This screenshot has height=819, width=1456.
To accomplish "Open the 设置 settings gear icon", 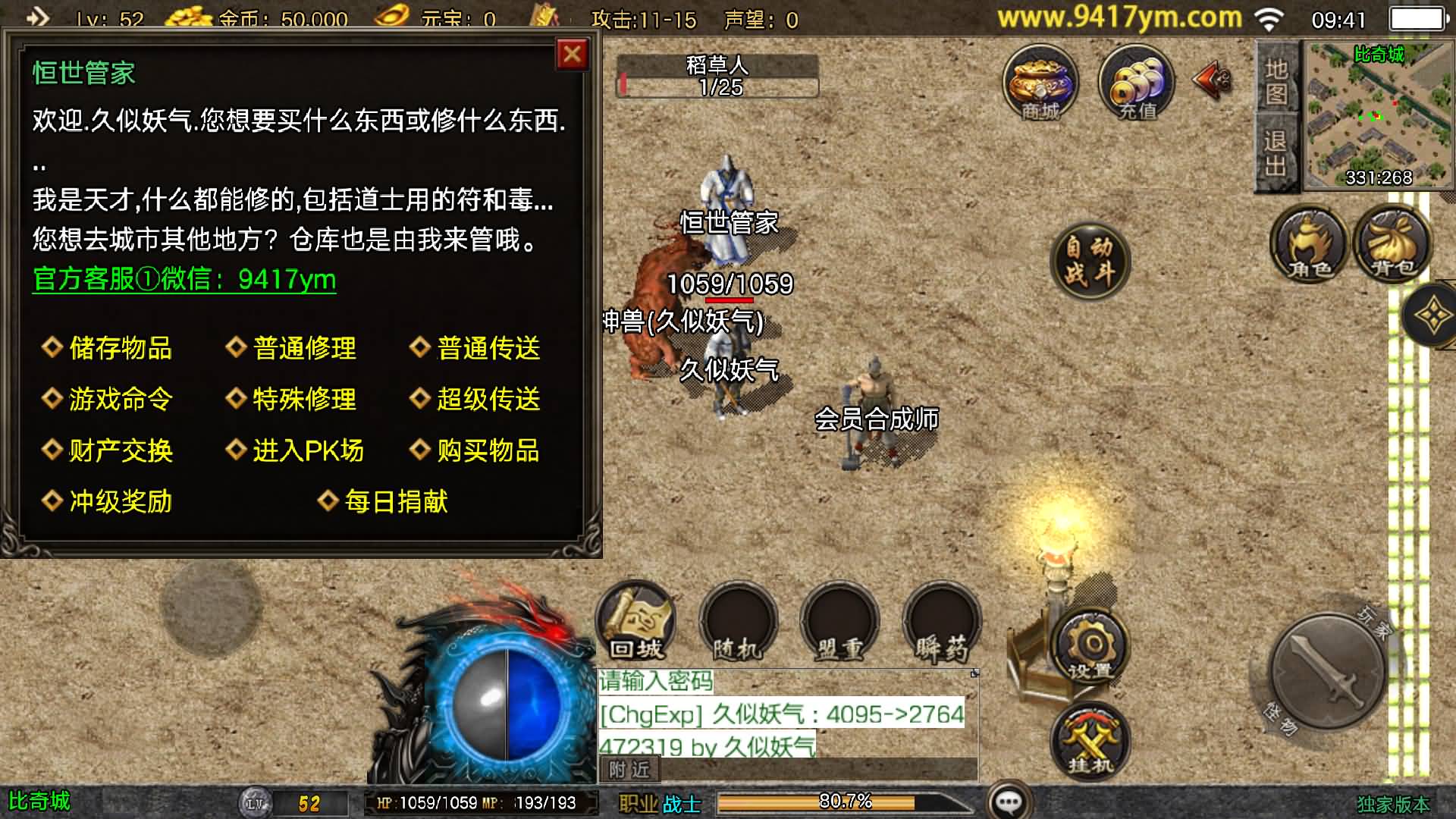I will [1090, 647].
